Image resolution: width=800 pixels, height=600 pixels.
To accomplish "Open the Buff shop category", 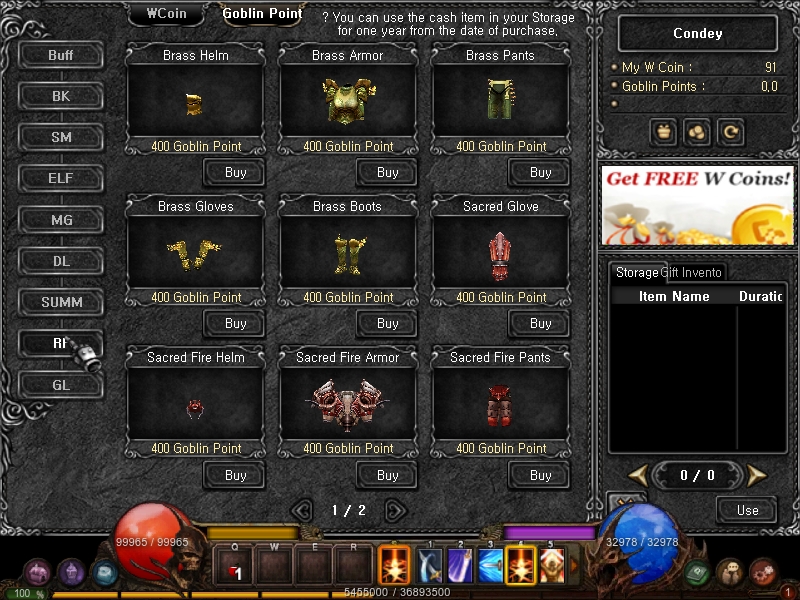I will [61, 55].
